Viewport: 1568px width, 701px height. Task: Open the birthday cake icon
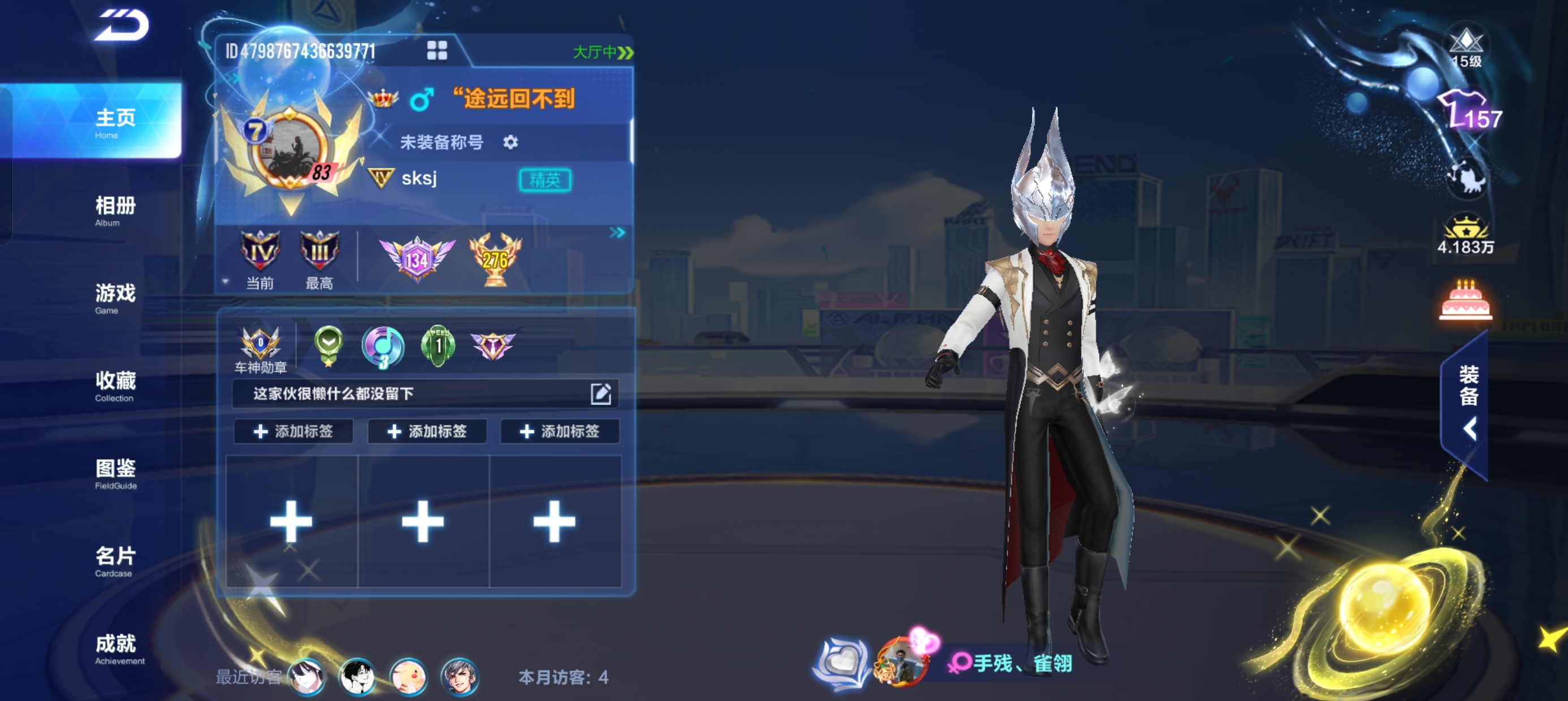1465,300
